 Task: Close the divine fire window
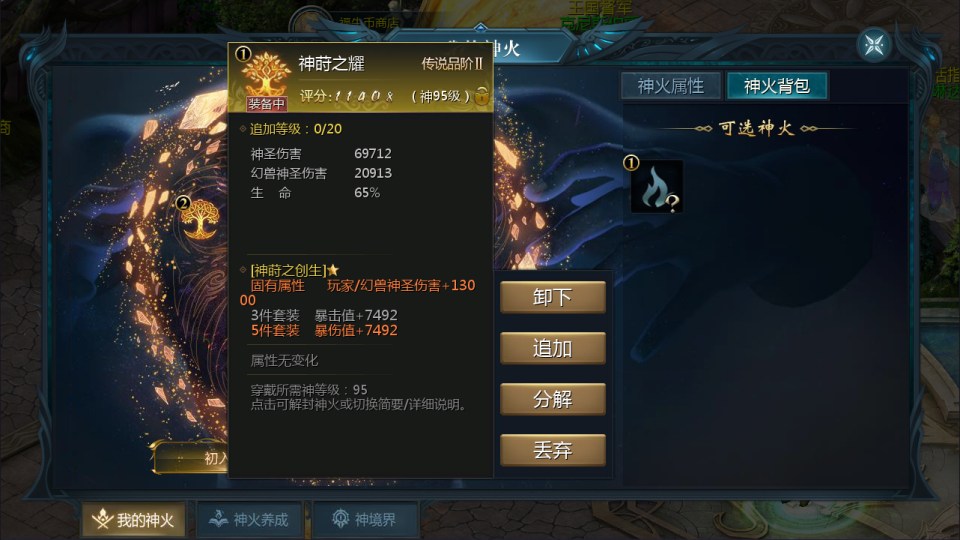(x=874, y=45)
